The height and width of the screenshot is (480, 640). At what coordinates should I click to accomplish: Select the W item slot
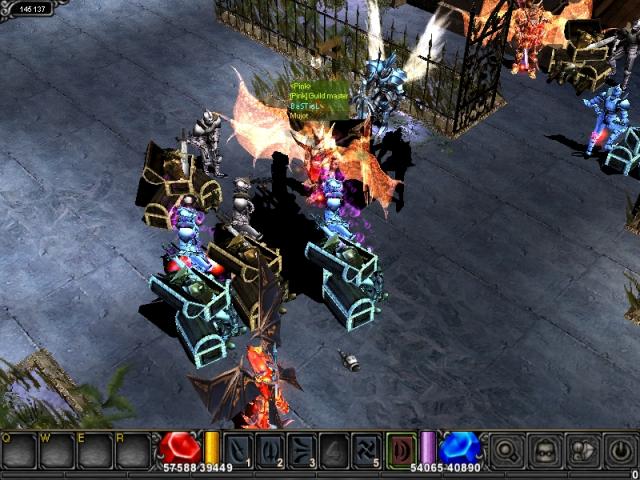point(56,451)
